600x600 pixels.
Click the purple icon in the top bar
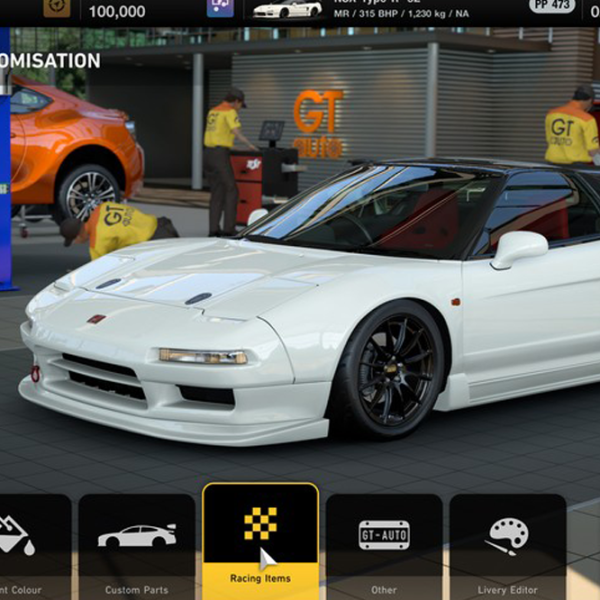click(x=220, y=8)
